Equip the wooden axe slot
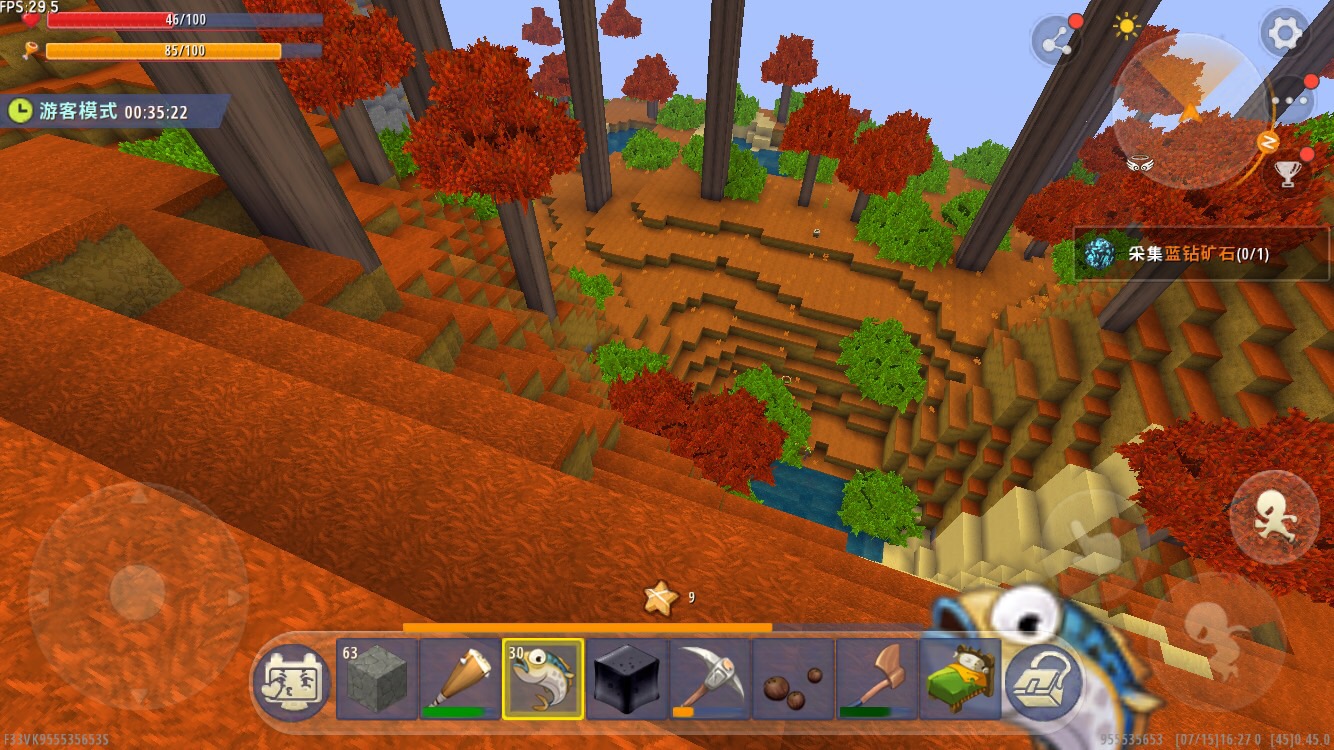1334x750 pixels. [x=876, y=679]
